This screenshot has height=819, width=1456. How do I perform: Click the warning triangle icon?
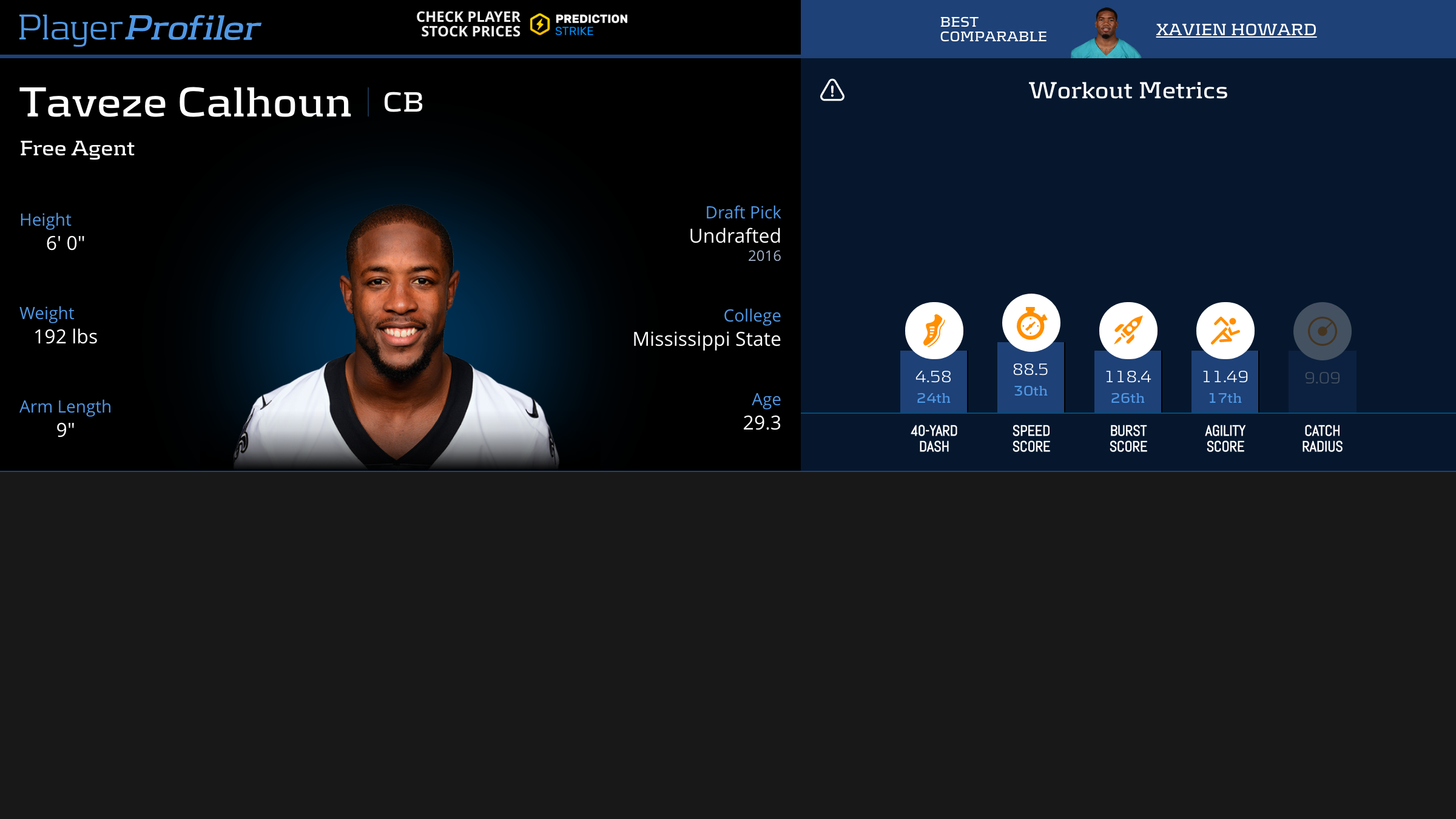point(832,90)
